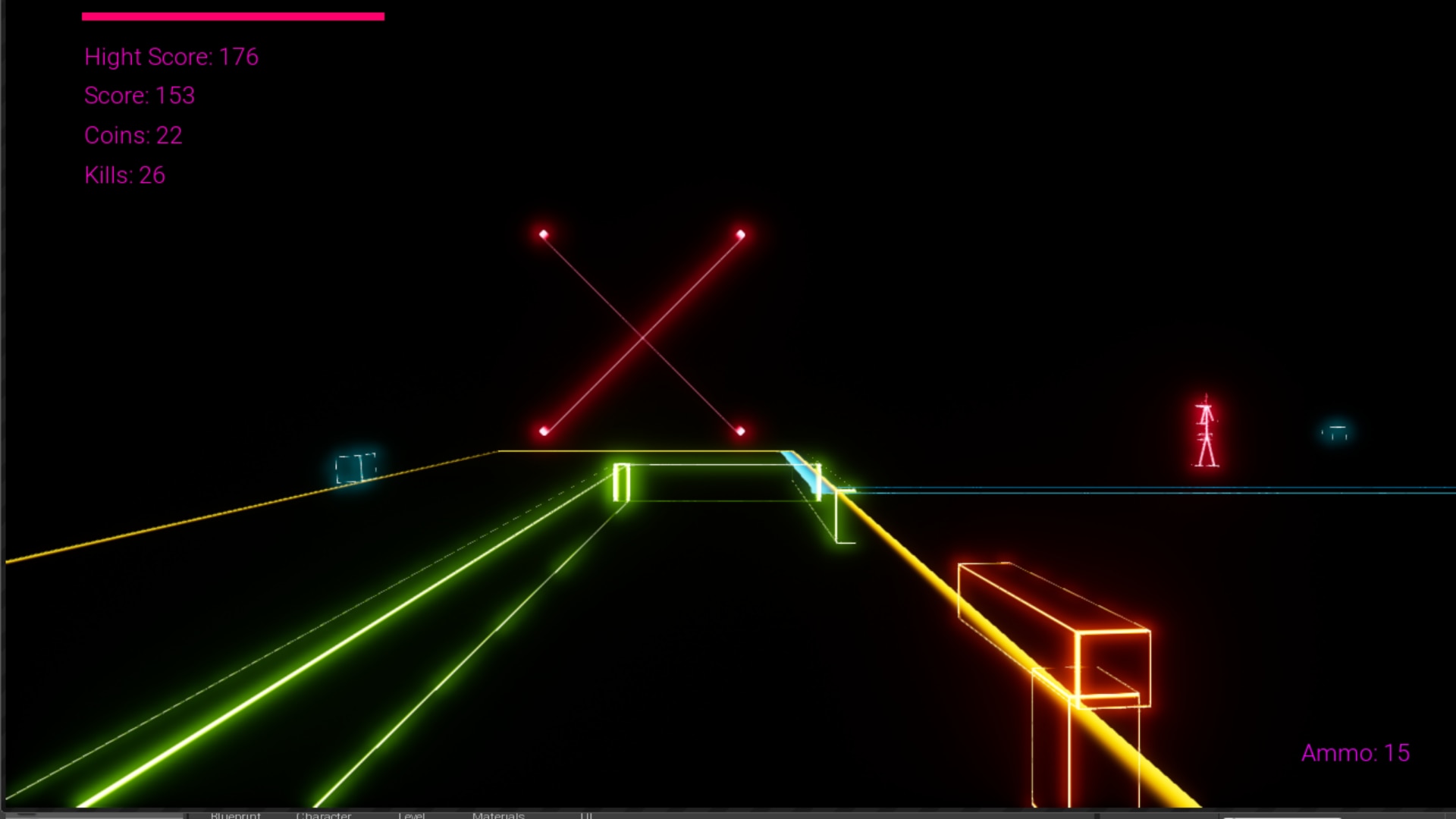Viewport: 1456px width, 819px height.
Task: Click the Coins: 22 HUD label
Action: tap(133, 136)
